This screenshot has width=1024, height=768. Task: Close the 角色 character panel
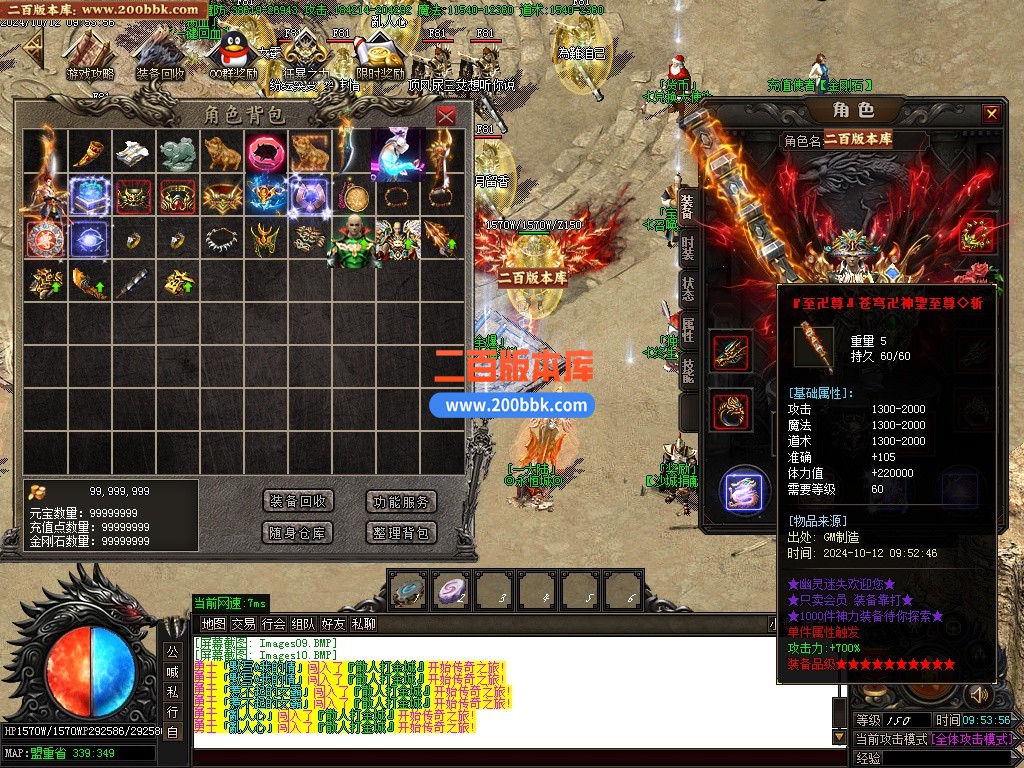point(991,114)
